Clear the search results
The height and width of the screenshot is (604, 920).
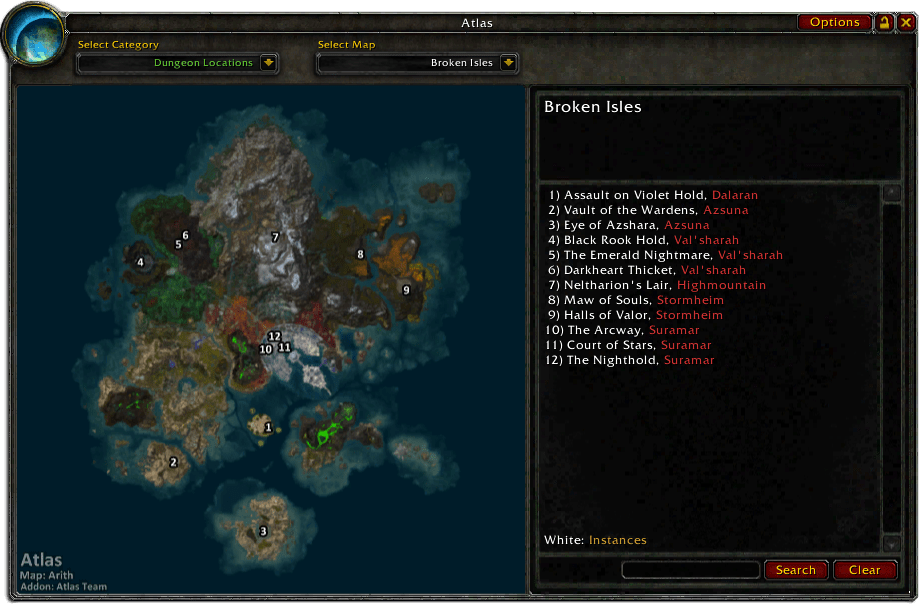click(864, 570)
